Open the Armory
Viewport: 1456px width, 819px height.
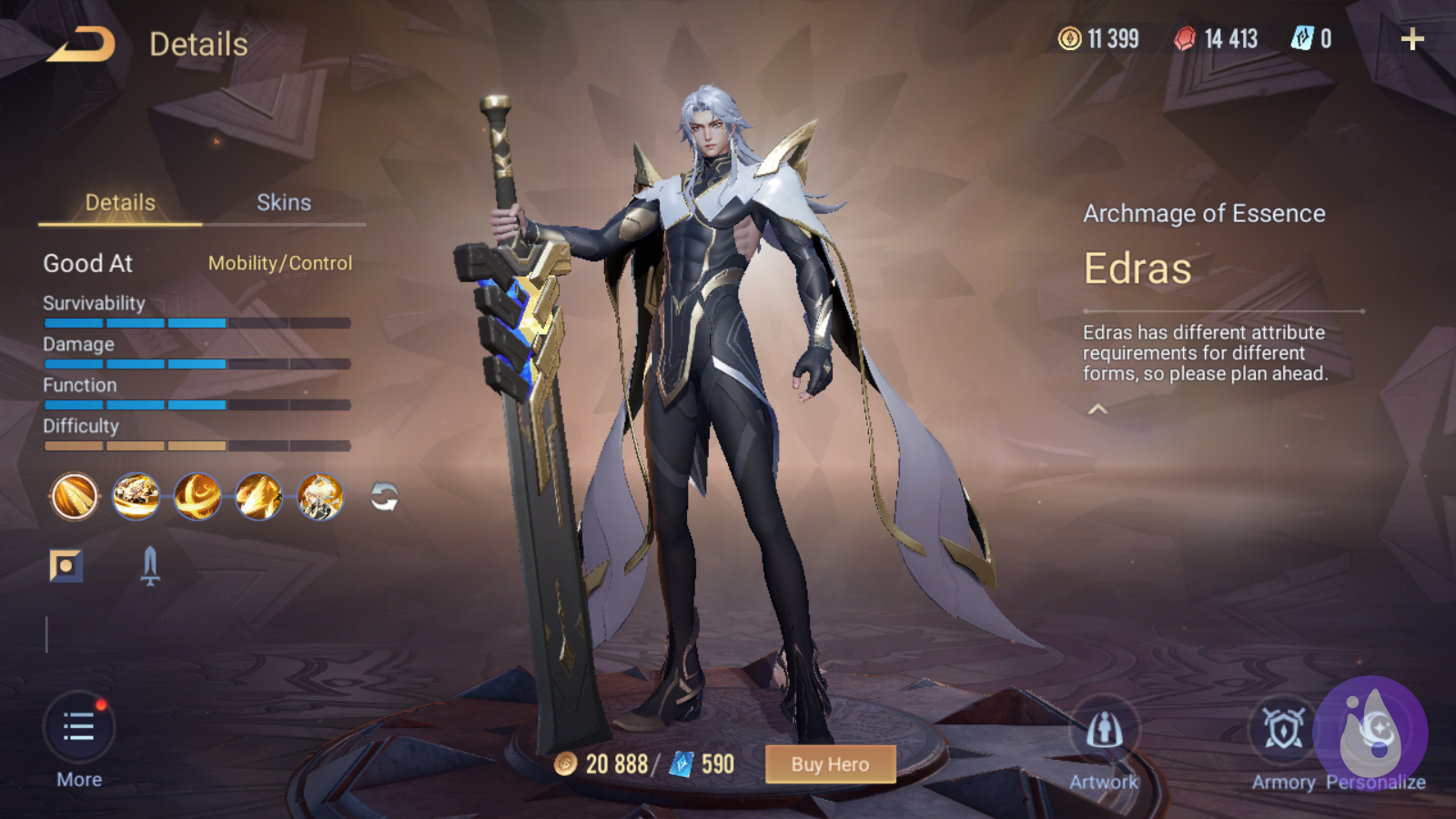[1283, 731]
